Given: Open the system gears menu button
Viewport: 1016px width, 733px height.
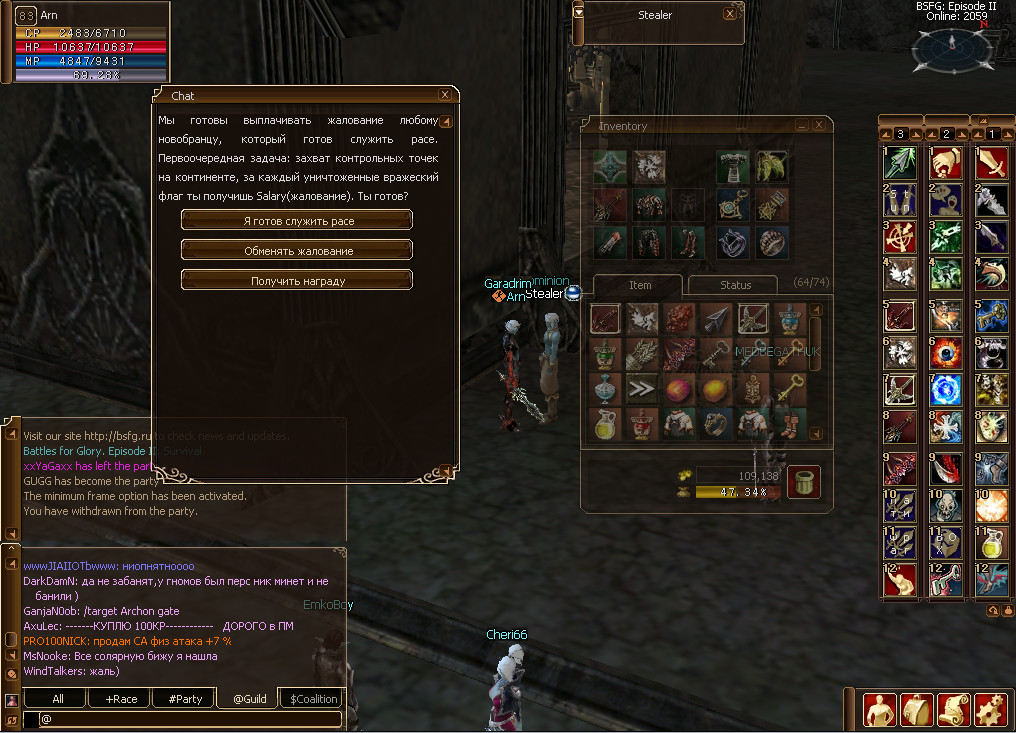Looking at the screenshot, I should (x=989, y=708).
